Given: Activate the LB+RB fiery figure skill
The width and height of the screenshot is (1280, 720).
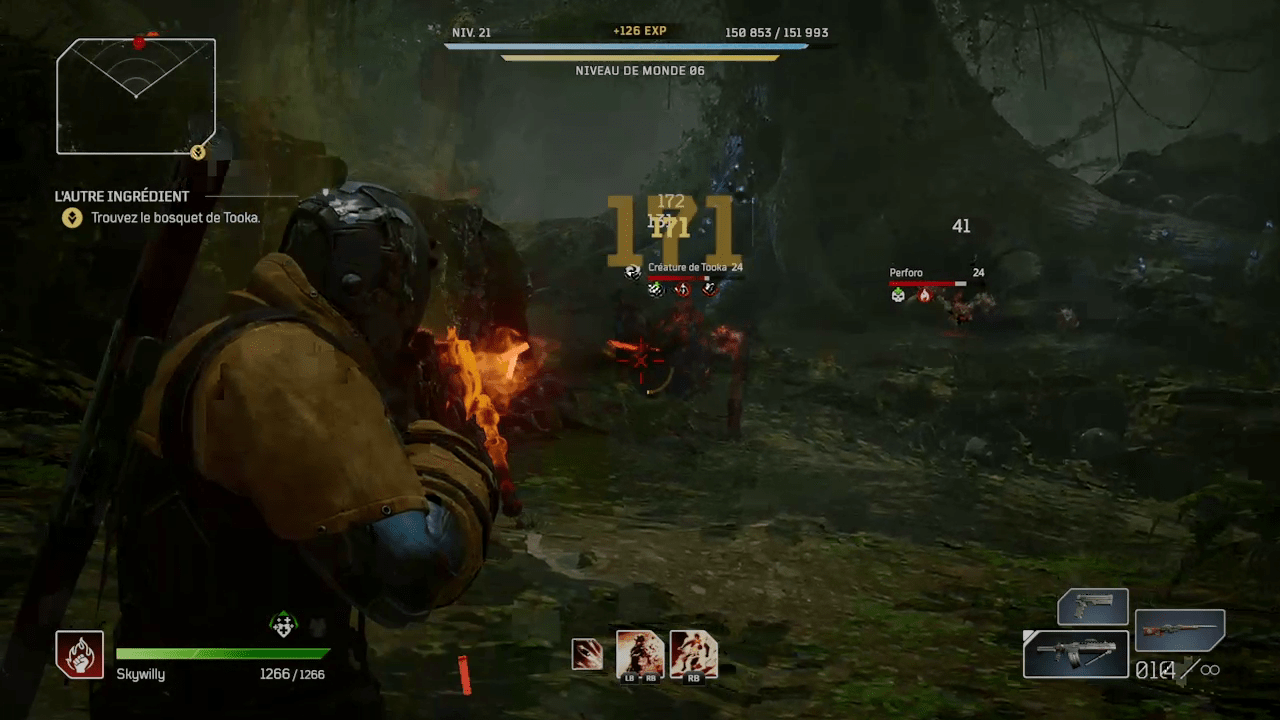Looking at the screenshot, I should pyautogui.click(x=640, y=655).
